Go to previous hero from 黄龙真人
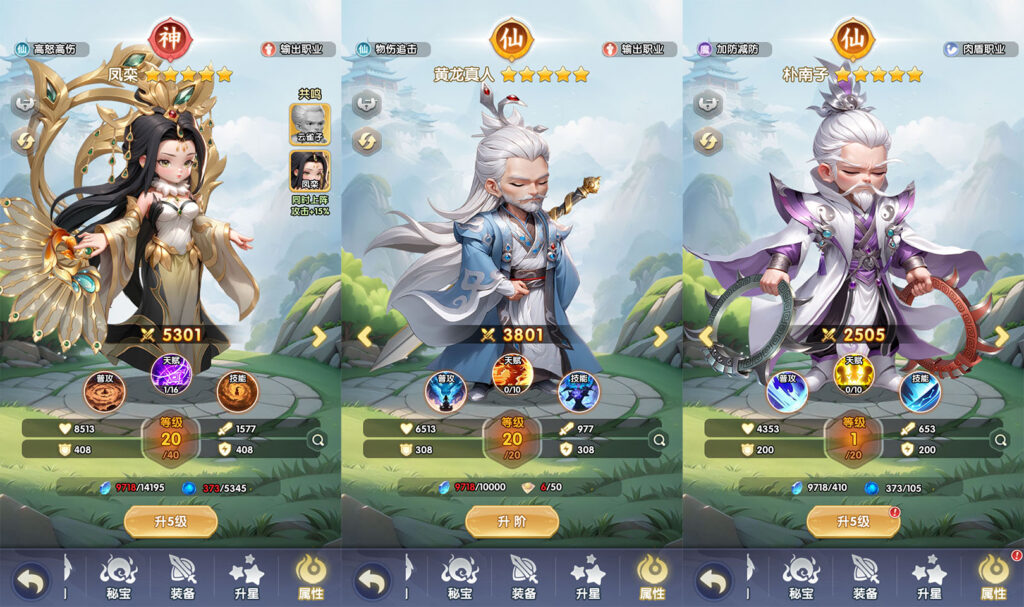Viewport: 1024px width, 607px height. [x=364, y=337]
